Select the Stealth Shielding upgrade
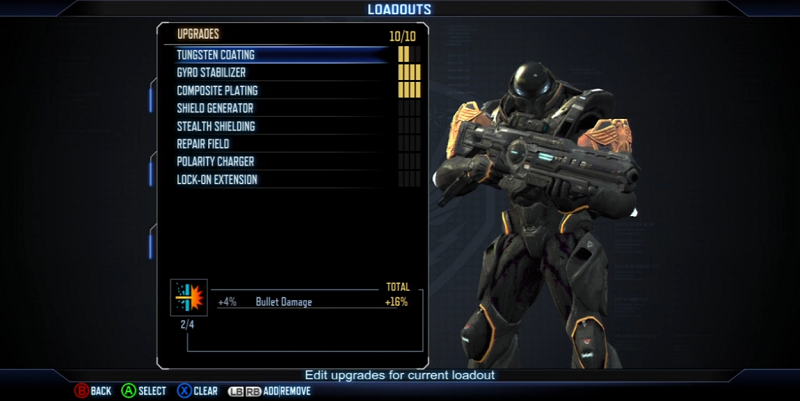Screen dimensions: 800x401 216,126
